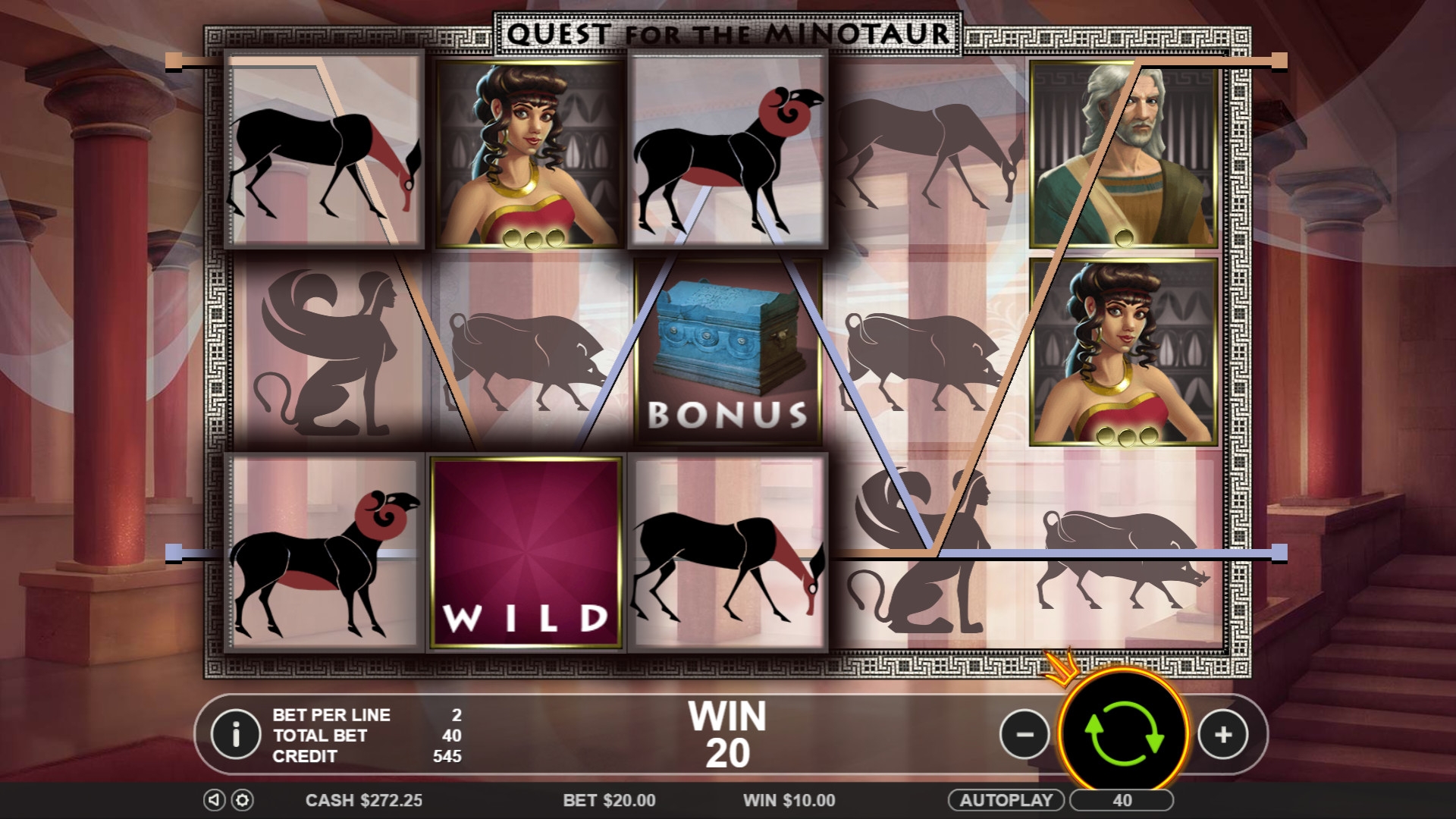Select the autoplay spin count field
Image resolution: width=1456 pixels, height=819 pixels.
click(x=1122, y=800)
